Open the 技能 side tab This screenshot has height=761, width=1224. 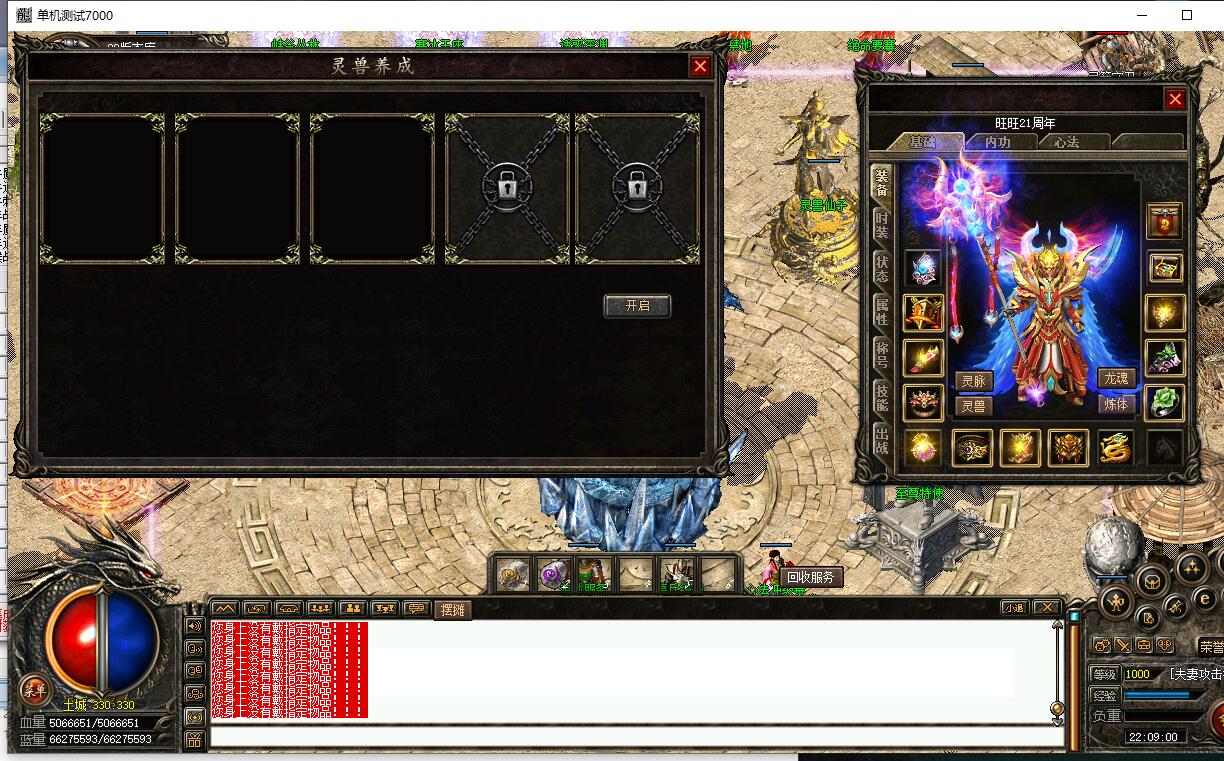(x=881, y=397)
